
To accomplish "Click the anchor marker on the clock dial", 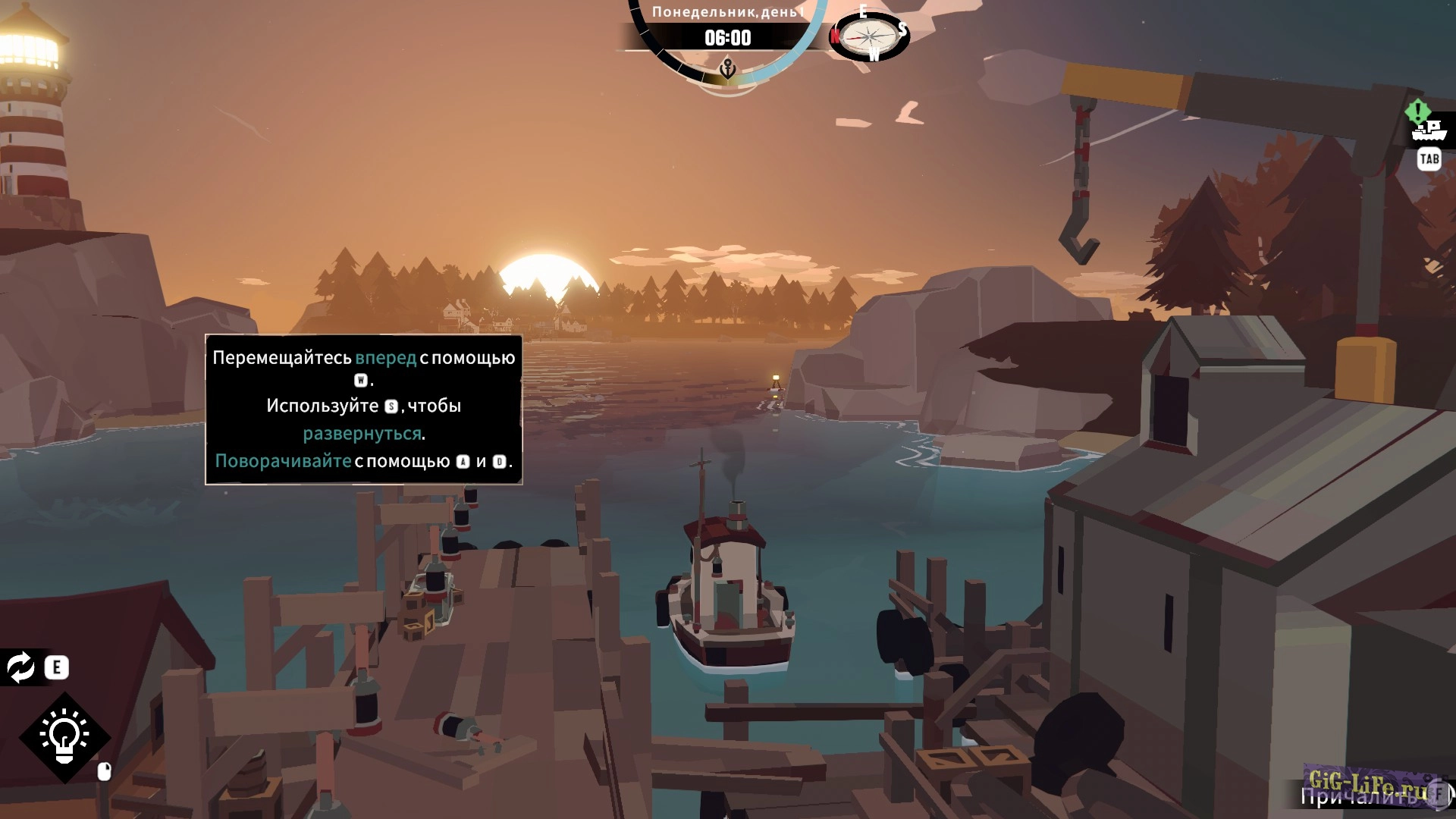I will (x=727, y=70).
